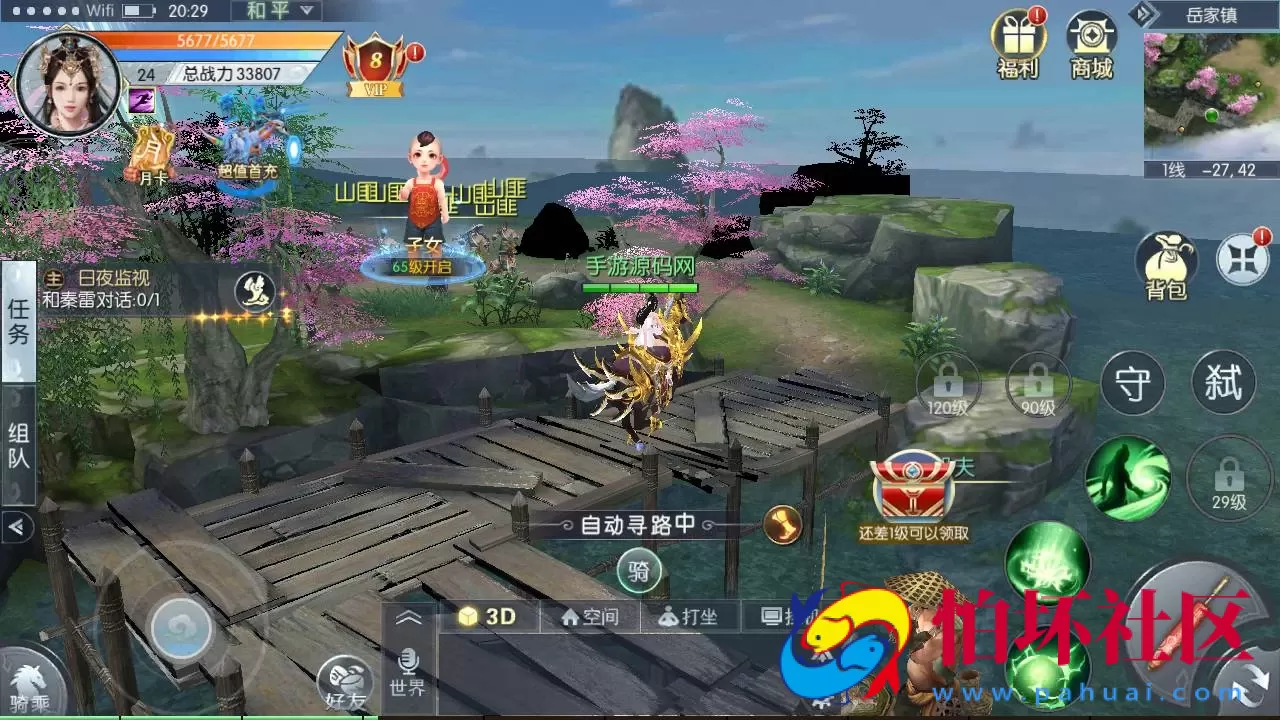This screenshot has width=1280, height=720.
Task: Switch camera with the 3D button
Action: (x=488, y=616)
